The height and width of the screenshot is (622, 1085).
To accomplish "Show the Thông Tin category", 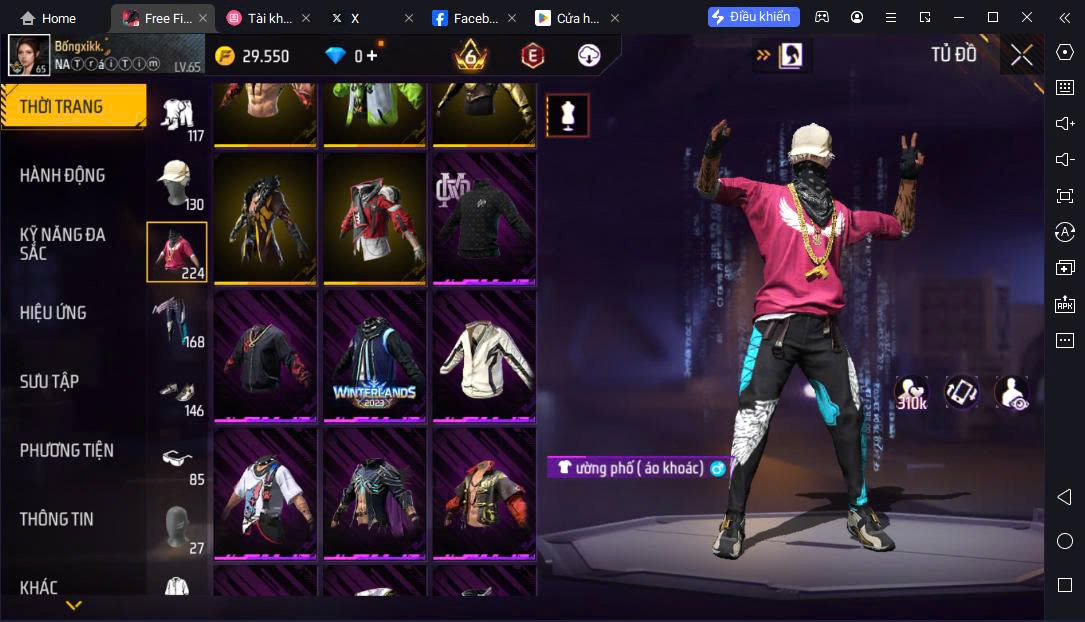I will click(56, 518).
